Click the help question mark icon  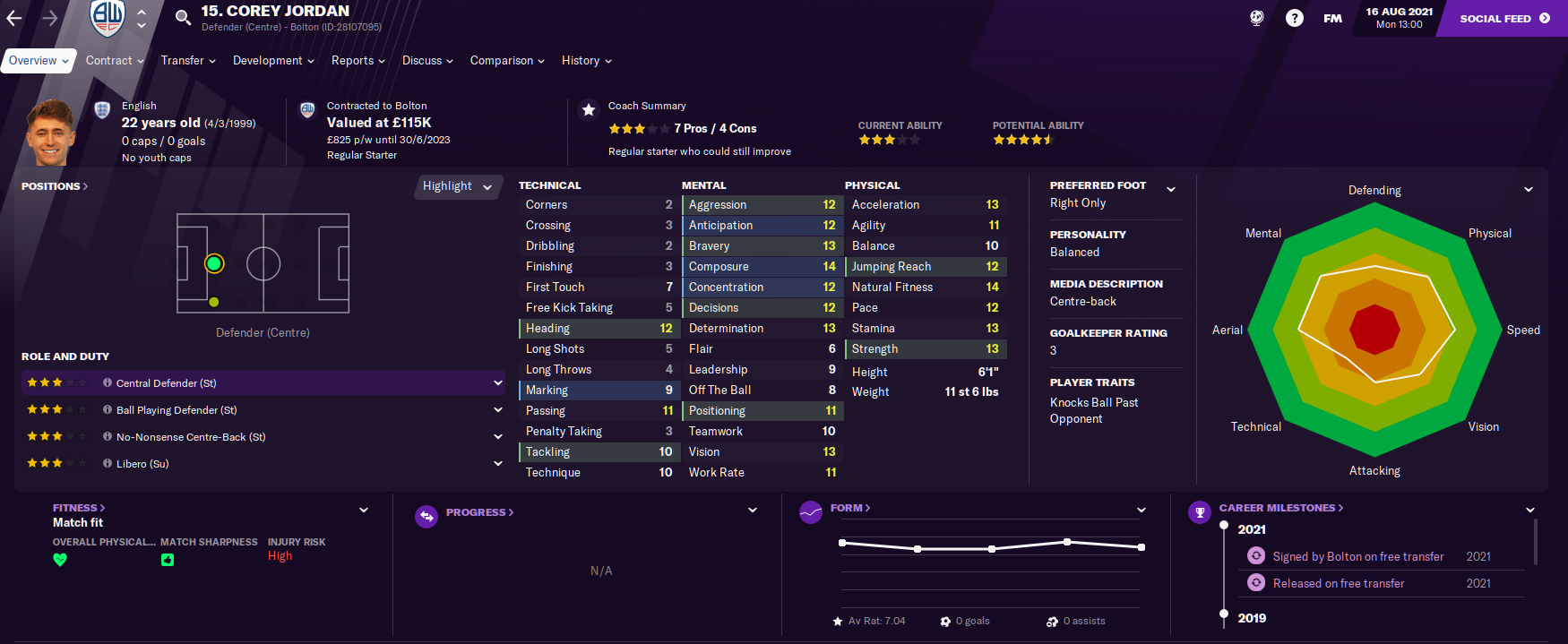[1295, 18]
